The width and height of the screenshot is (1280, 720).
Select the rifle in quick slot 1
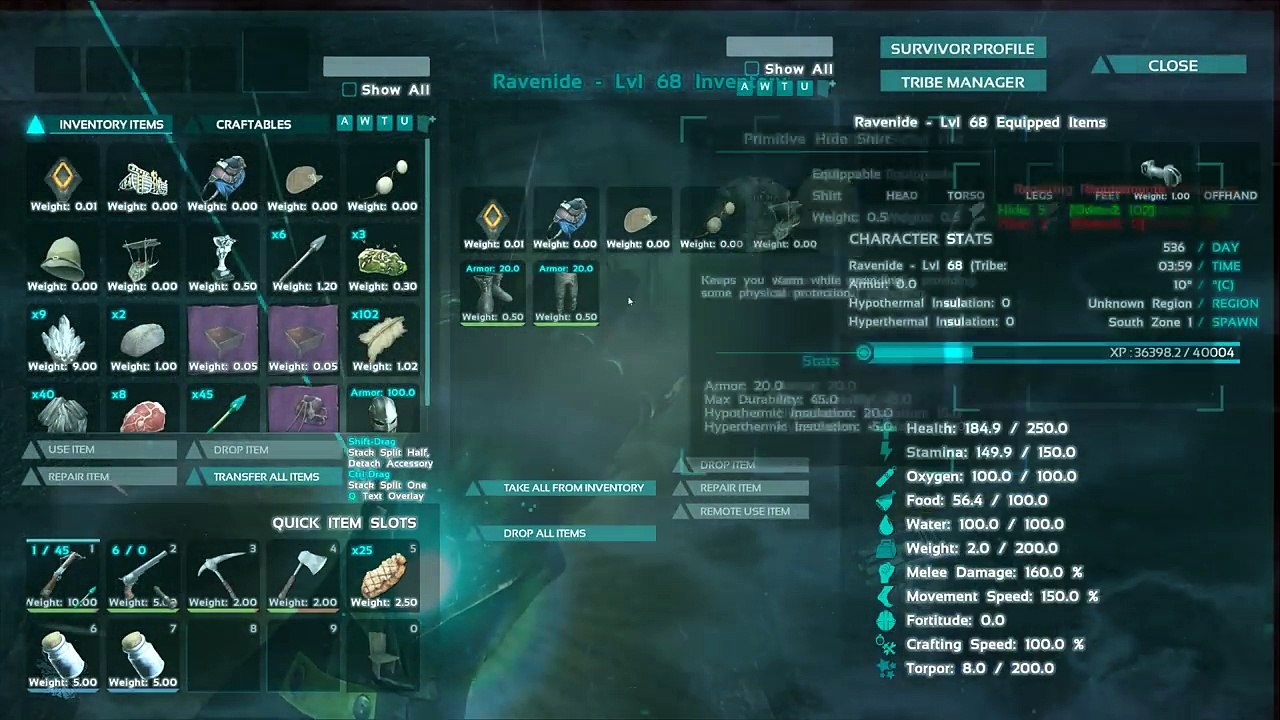click(62, 575)
